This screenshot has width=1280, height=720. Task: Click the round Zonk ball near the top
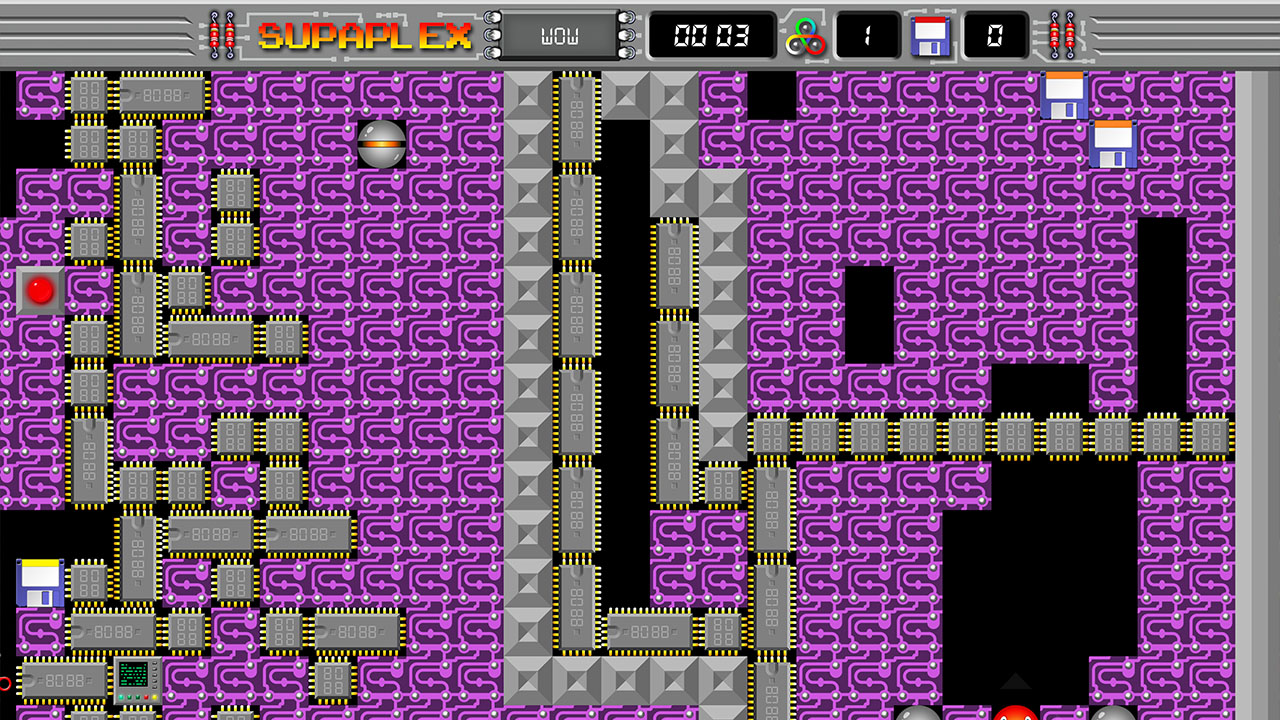click(x=380, y=143)
